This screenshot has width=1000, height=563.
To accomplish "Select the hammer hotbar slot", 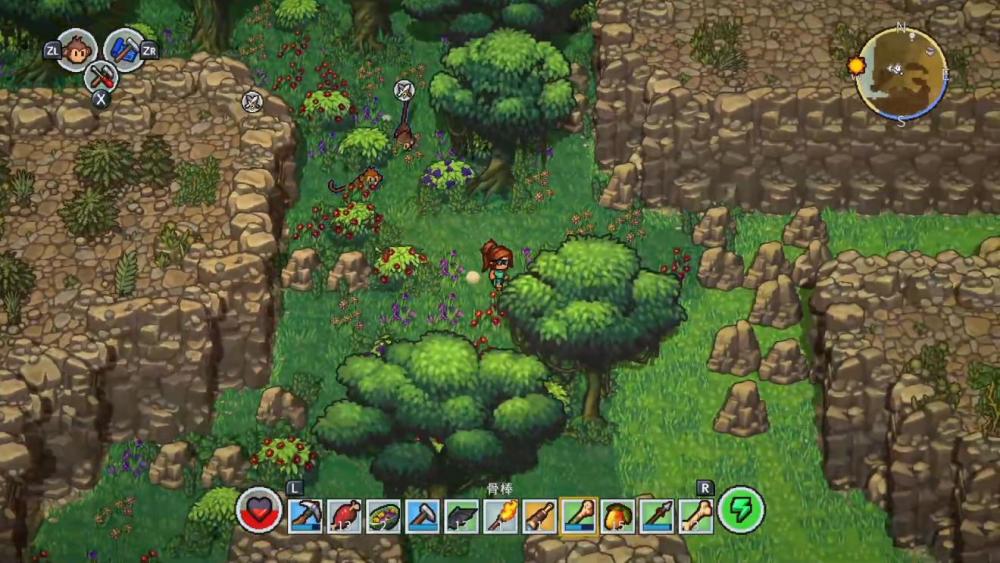I will [422, 516].
